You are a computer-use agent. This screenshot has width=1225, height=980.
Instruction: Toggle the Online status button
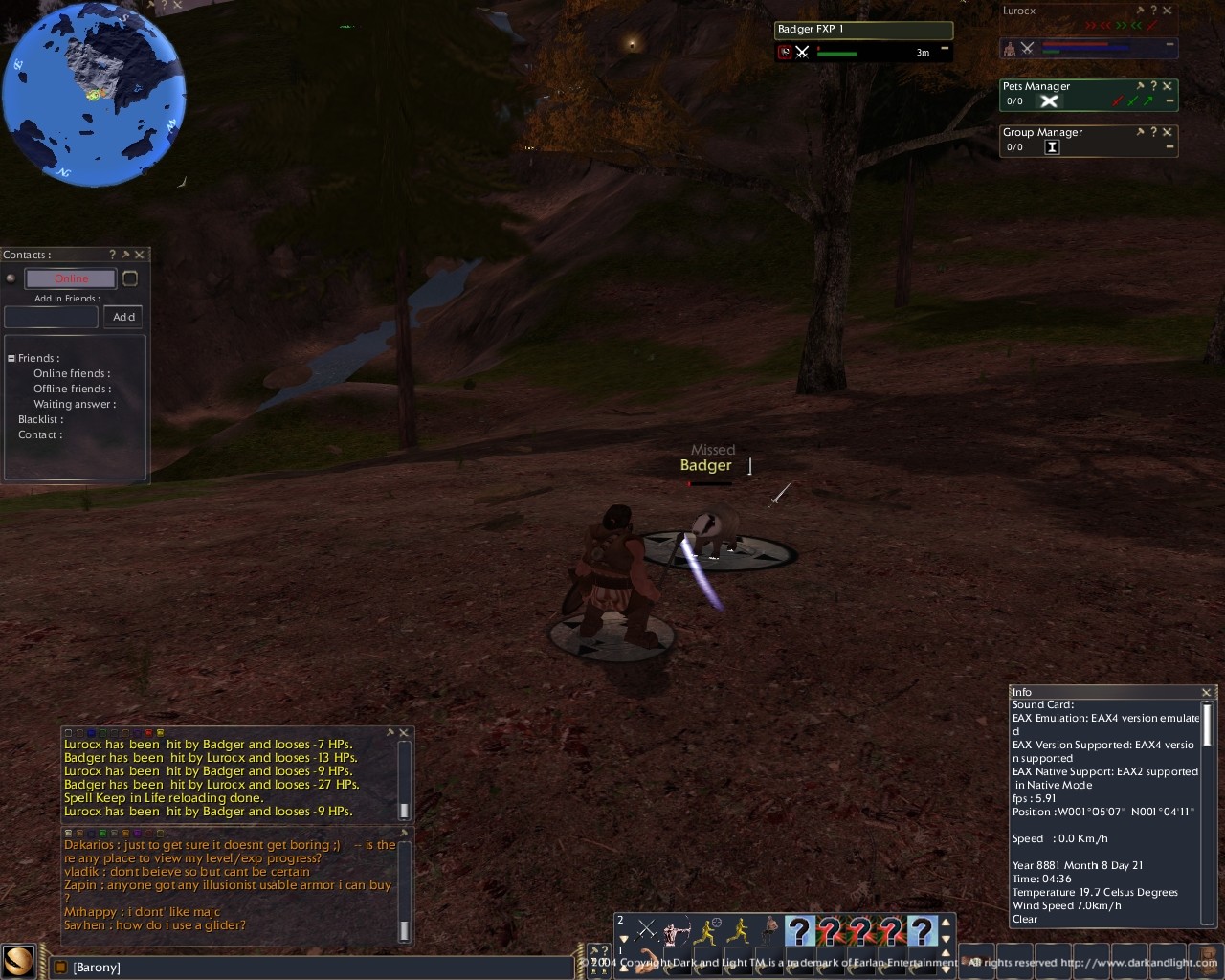[71, 278]
